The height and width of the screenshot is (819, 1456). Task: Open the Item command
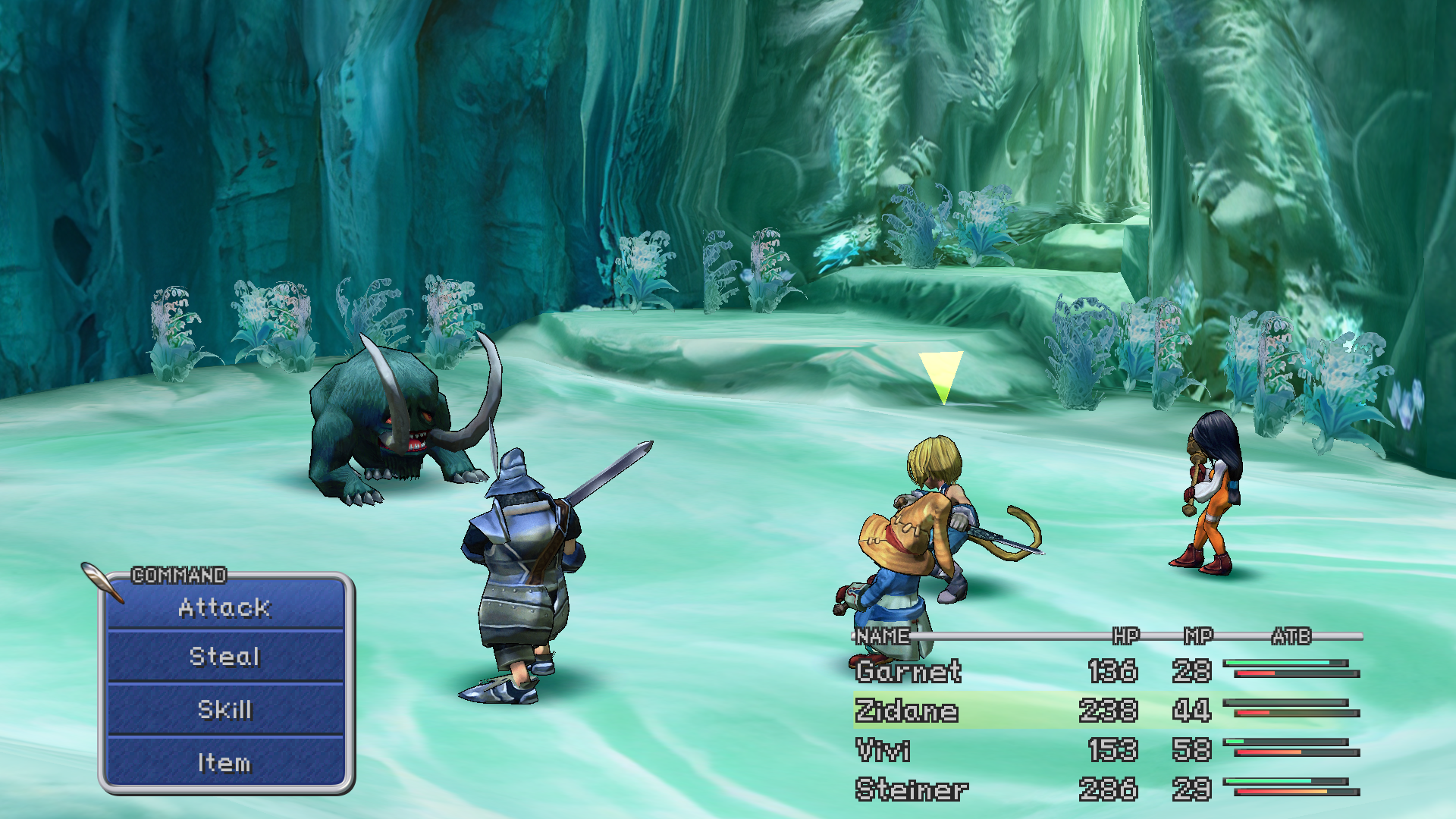224,763
